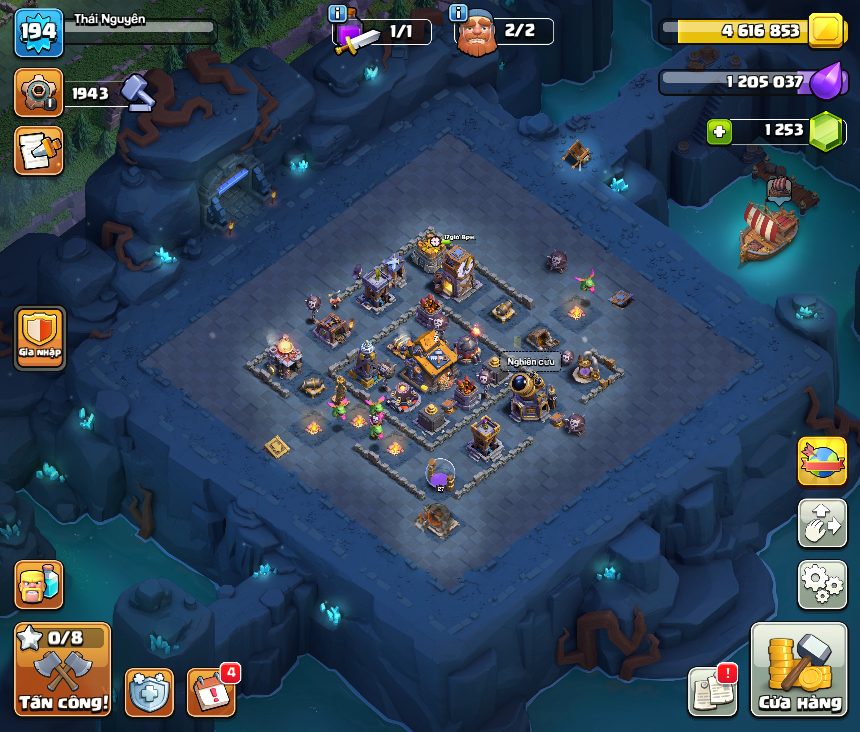Show builder info above the bearded face
This screenshot has height=732, width=860.
[459, 14]
